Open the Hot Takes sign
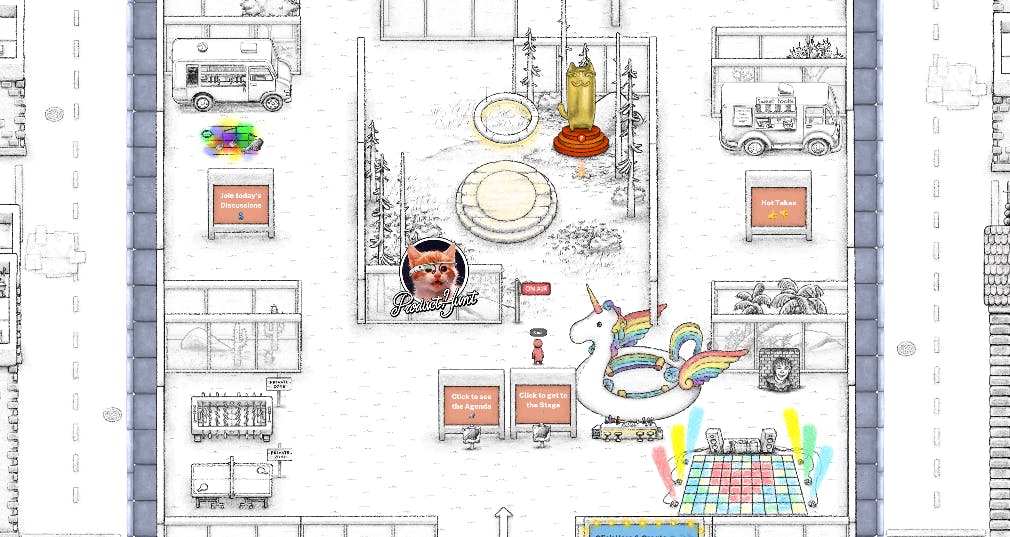Image resolution: width=1010 pixels, height=537 pixels. coord(777,207)
